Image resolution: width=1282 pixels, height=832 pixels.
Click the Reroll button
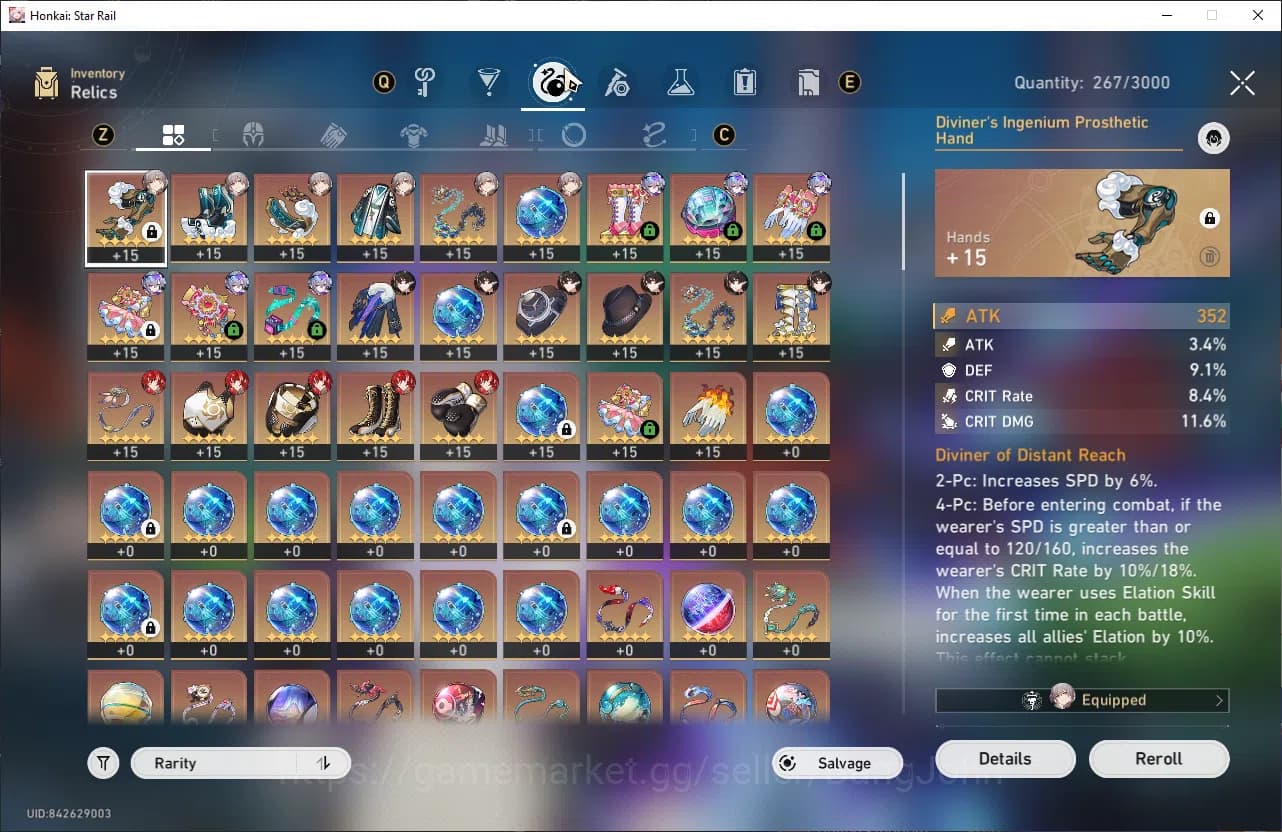(x=1159, y=758)
